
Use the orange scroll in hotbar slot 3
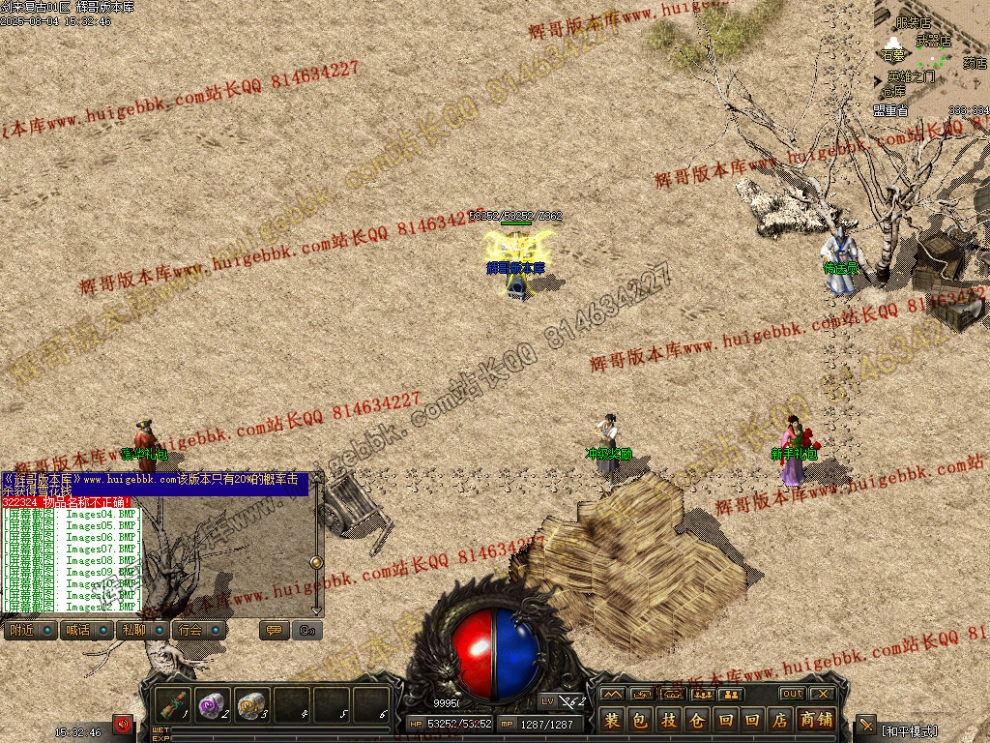point(253,704)
